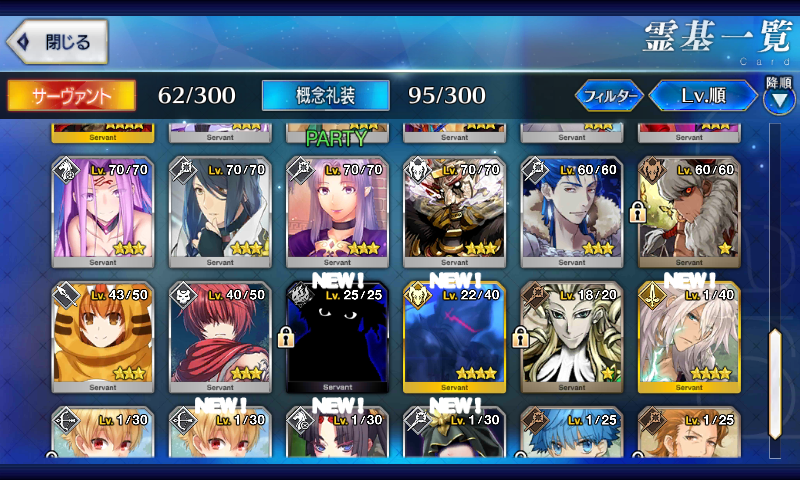
Task: Change sorting with the Lv.順 button
Action: [703, 96]
